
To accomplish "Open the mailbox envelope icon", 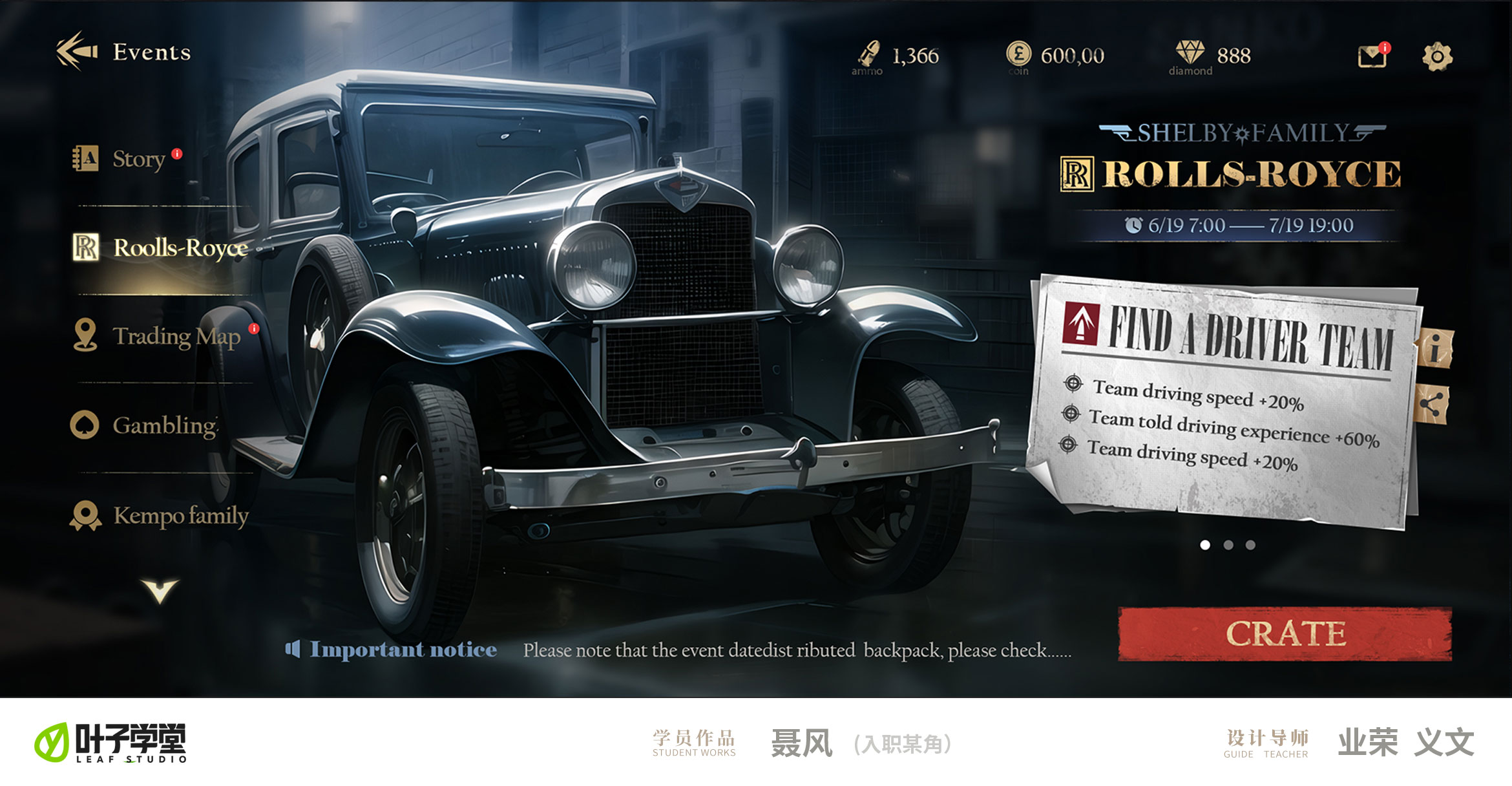I will click(x=1372, y=56).
